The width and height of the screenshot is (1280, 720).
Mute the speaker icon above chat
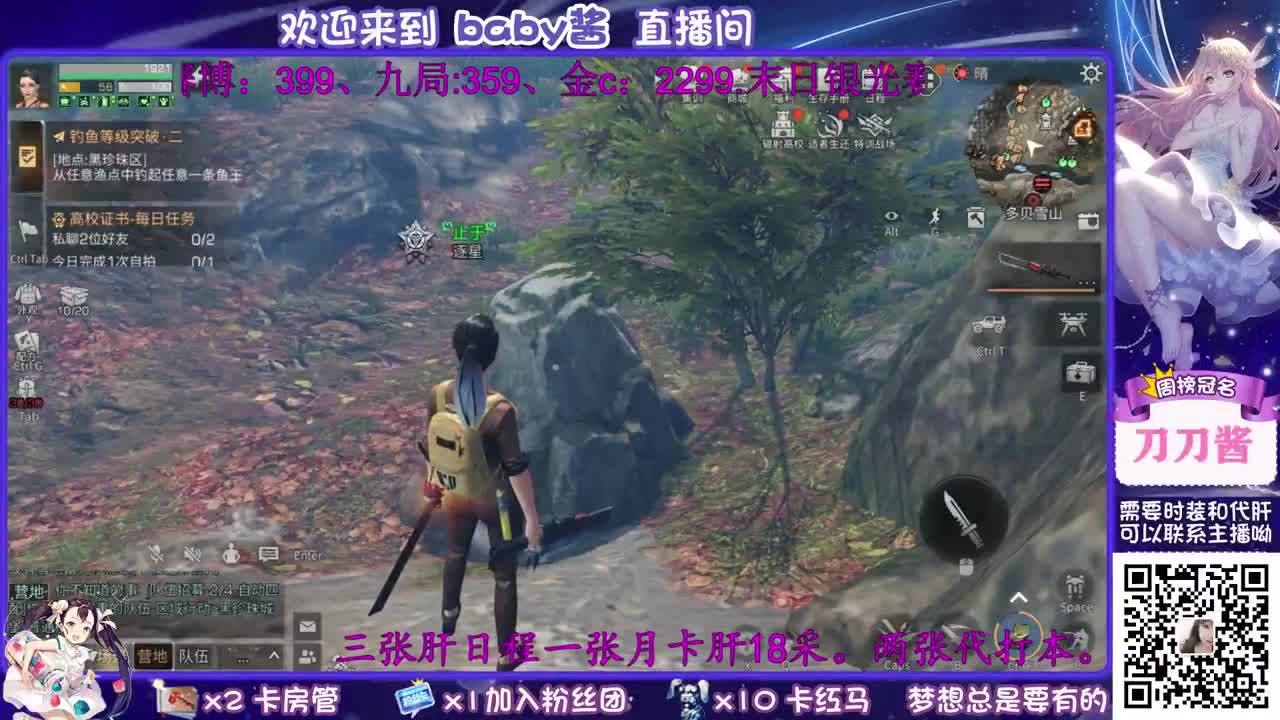click(190, 552)
